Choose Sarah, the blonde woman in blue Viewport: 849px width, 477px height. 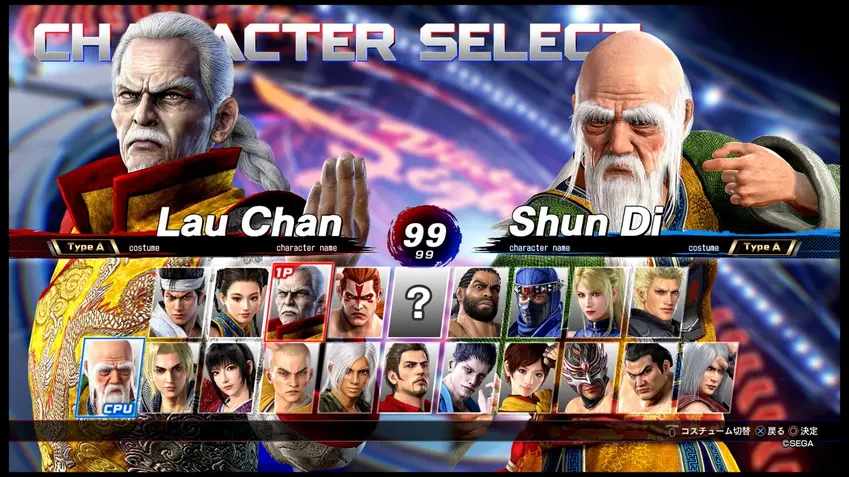597,302
